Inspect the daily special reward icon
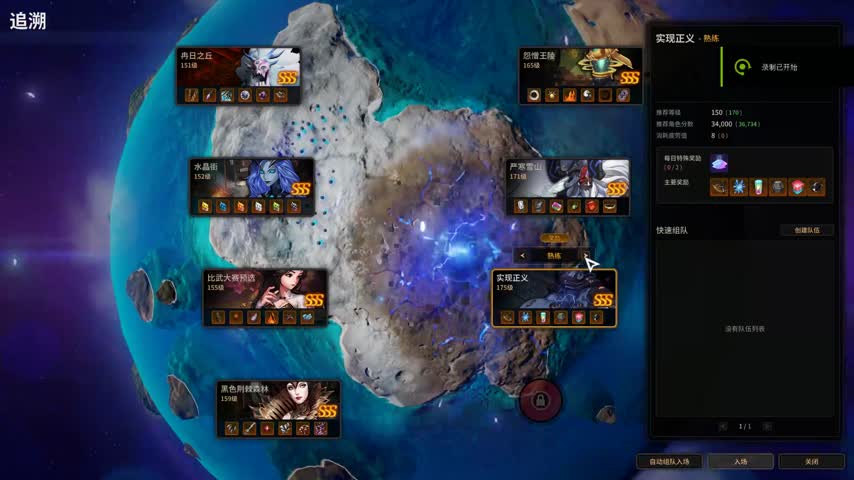The image size is (854, 480). point(719,162)
